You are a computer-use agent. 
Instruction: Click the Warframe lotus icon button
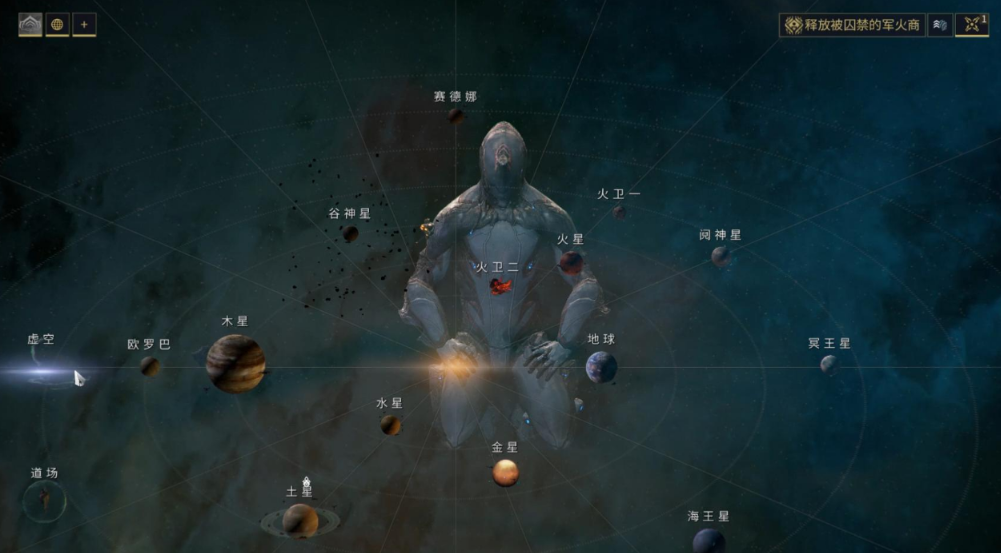(30, 25)
